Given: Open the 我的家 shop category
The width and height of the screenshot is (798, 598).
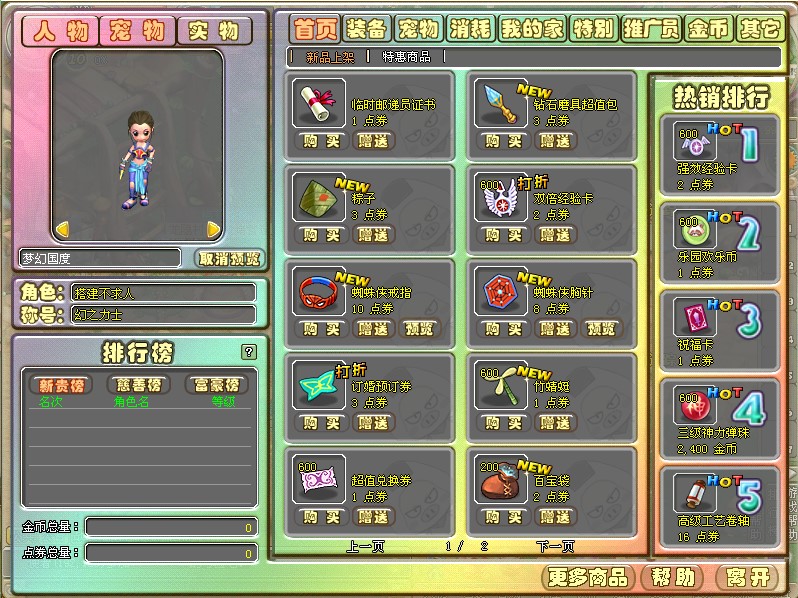Looking at the screenshot, I should pos(531,29).
